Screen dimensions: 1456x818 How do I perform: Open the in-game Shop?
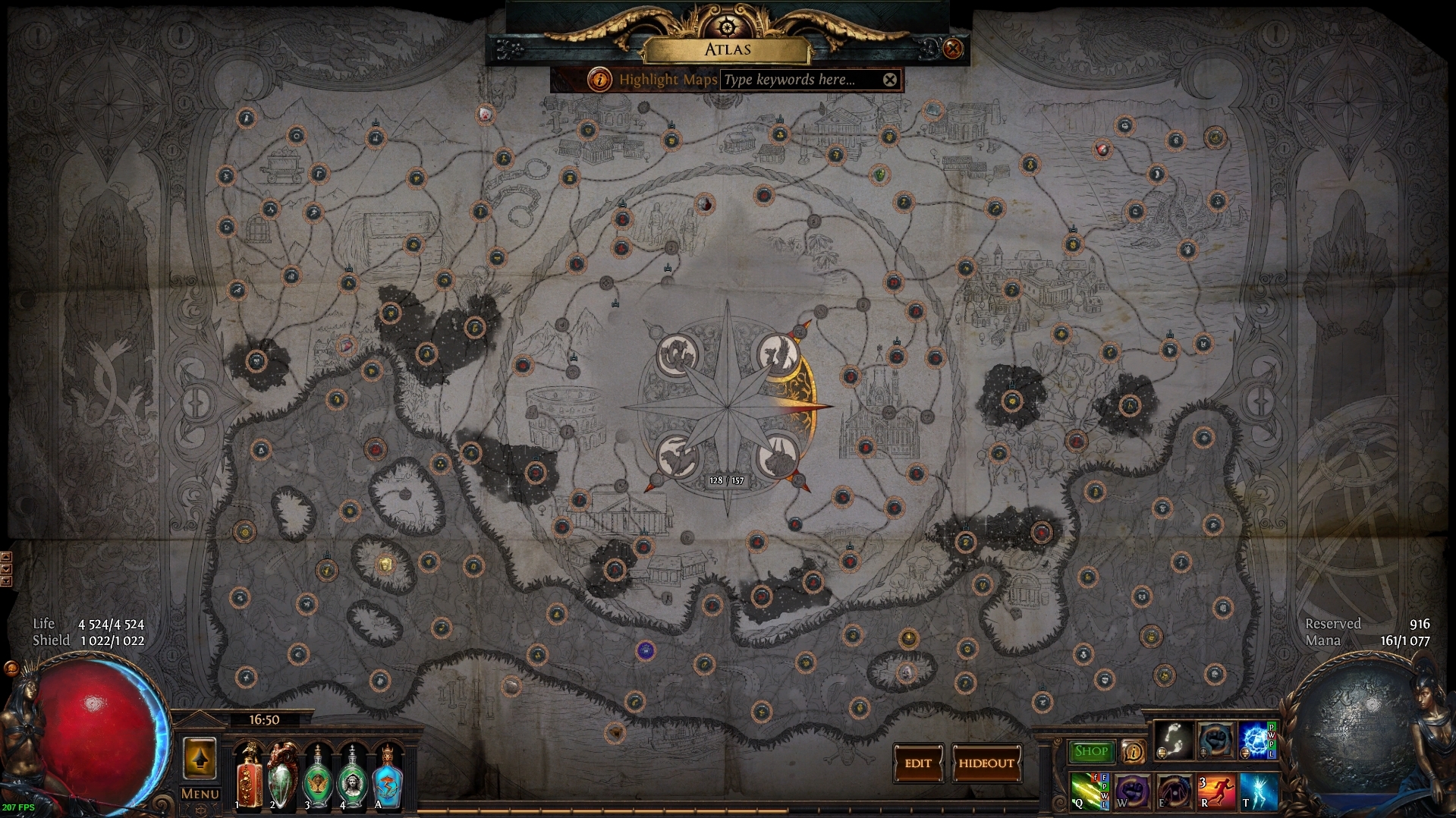(1090, 751)
